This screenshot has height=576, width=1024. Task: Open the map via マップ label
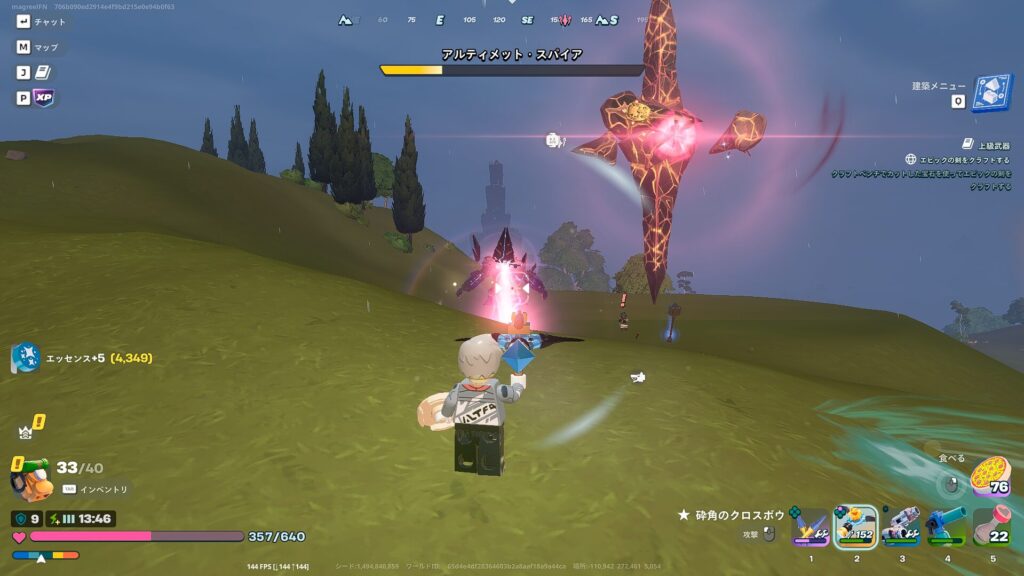point(46,47)
